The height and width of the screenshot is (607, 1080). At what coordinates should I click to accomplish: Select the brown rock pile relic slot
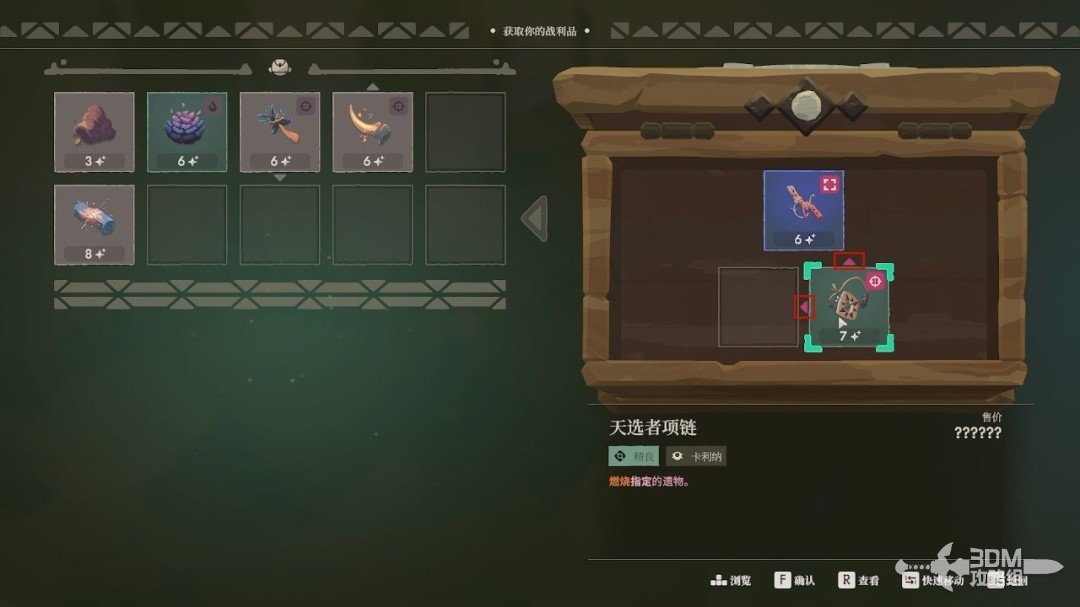click(94, 131)
